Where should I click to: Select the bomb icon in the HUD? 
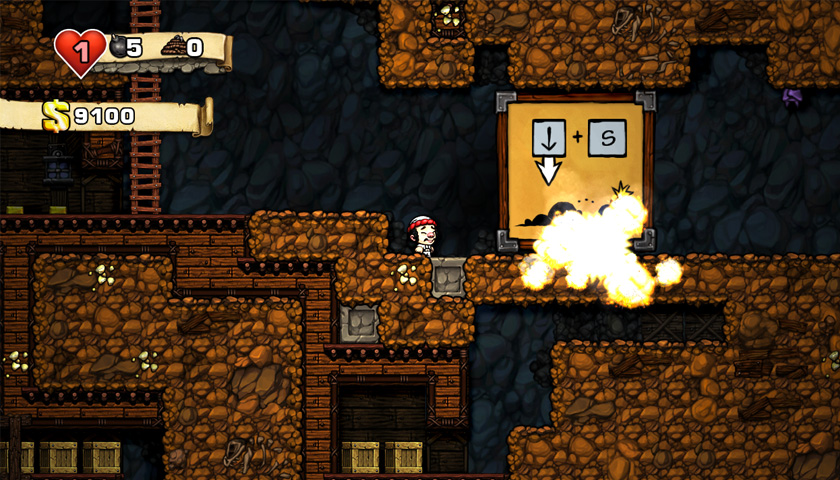[116, 46]
